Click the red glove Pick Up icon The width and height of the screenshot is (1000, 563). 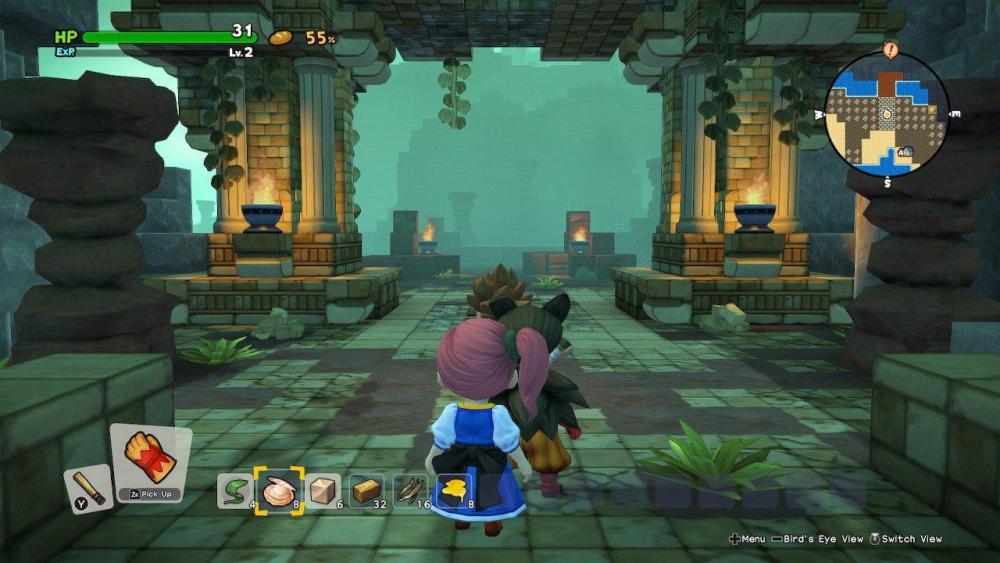(150, 457)
